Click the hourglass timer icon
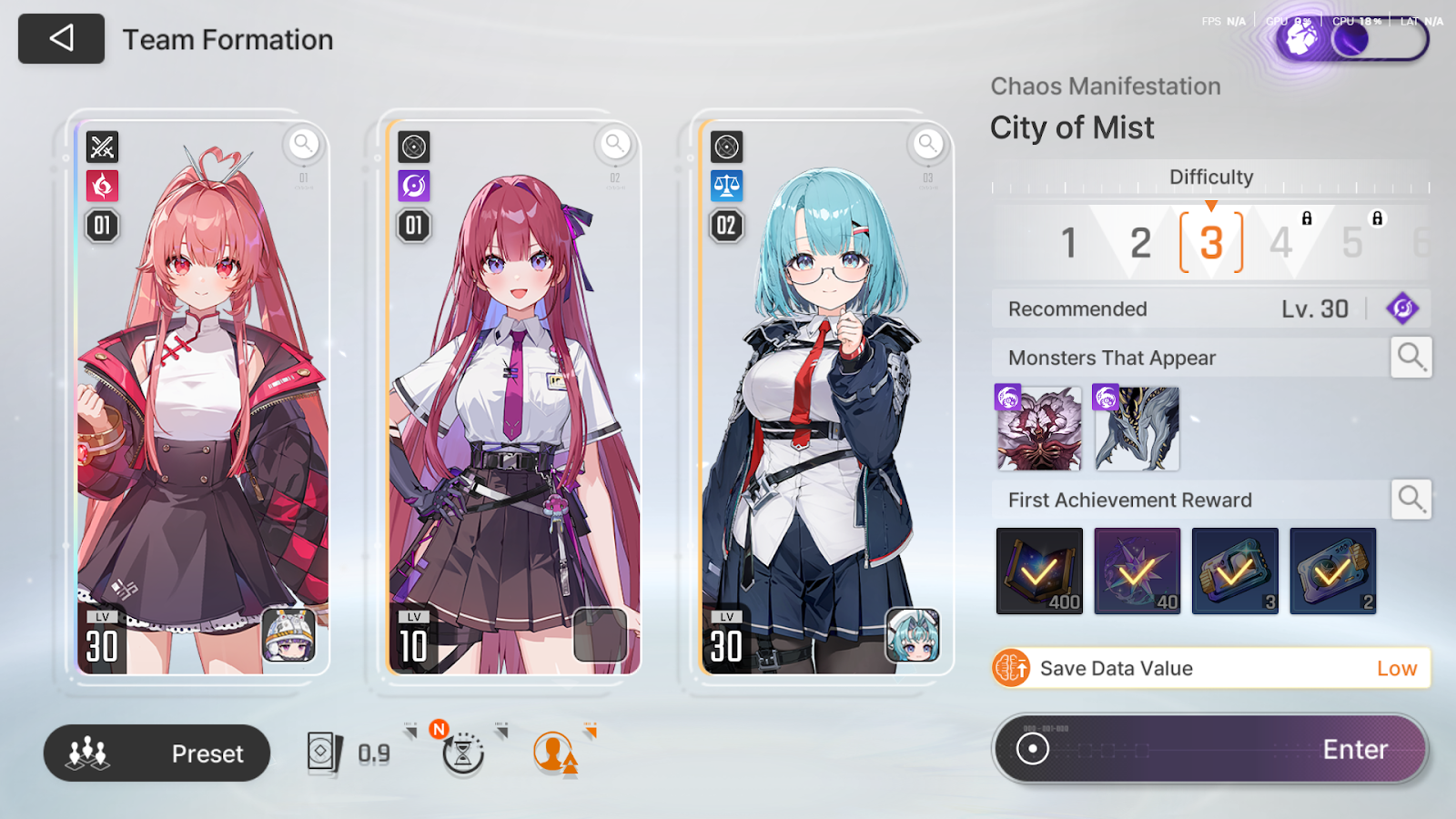The image size is (1456, 819). pos(463,753)
